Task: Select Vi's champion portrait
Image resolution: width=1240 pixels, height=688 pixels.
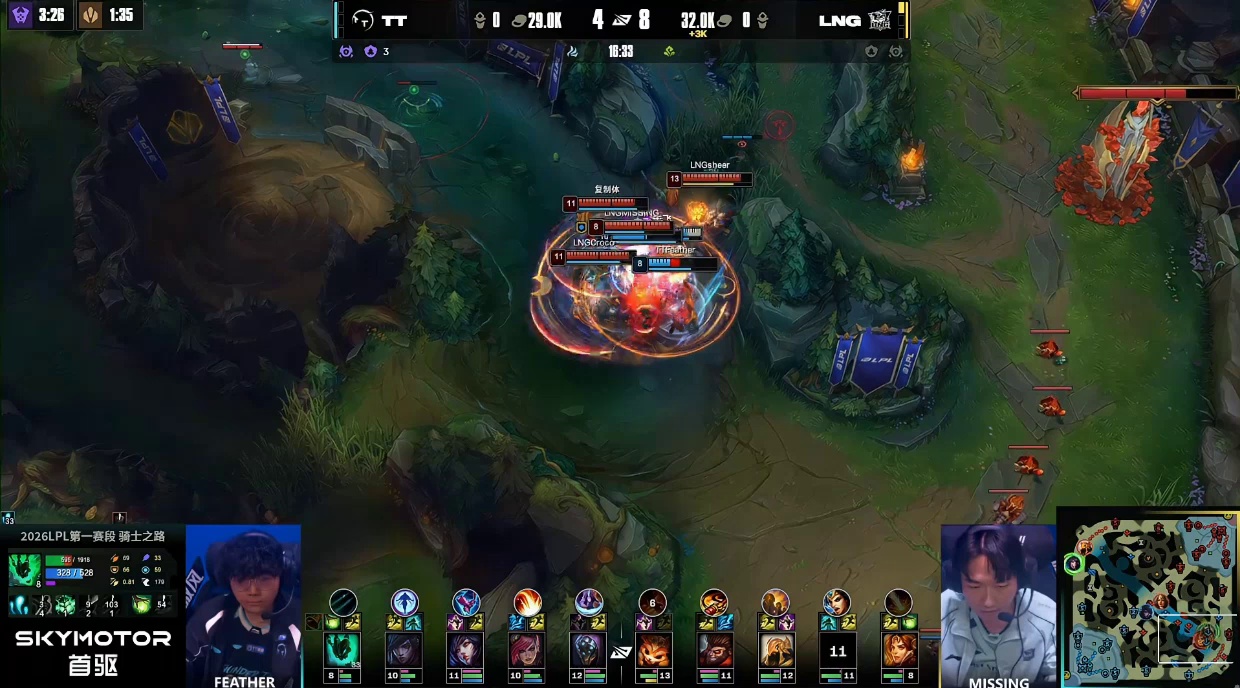Action: (527, 650)
